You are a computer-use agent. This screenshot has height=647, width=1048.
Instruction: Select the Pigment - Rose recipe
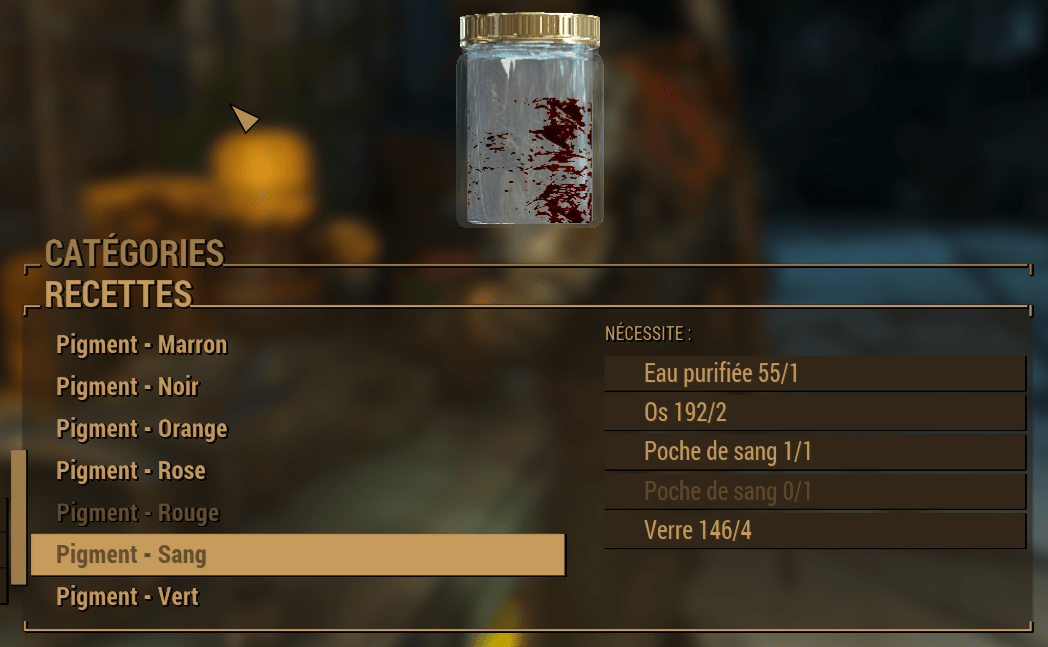coord(131,471)
